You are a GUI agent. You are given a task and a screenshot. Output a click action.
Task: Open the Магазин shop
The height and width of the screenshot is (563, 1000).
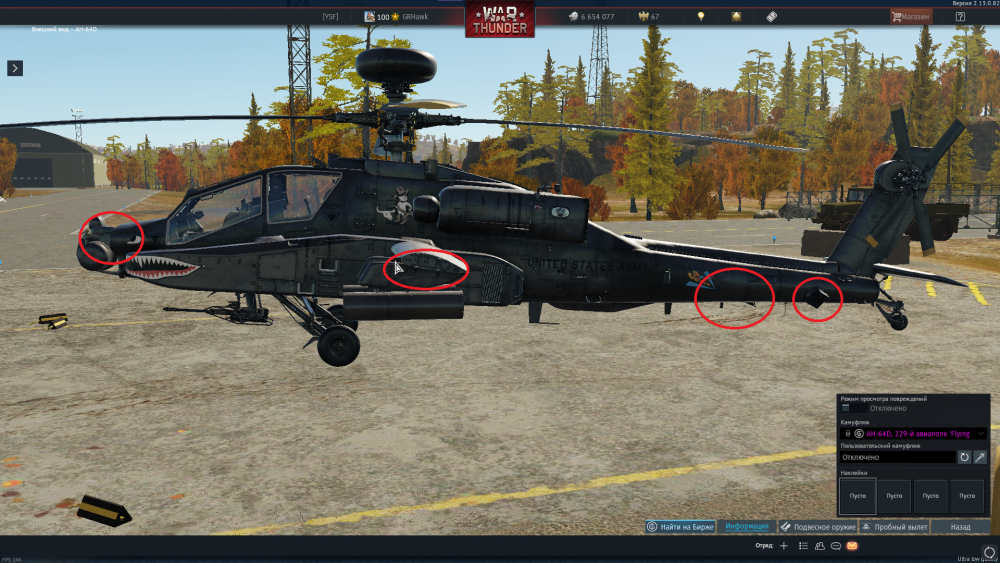tap(910, 17)
